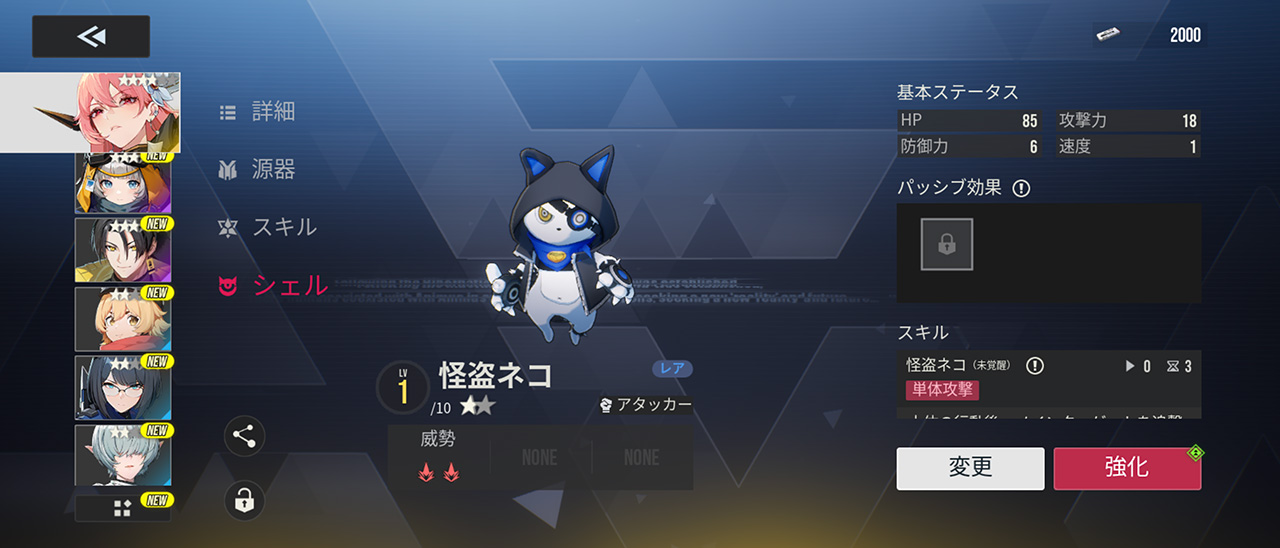Select the silver-haired elf character portrait

tap(123, 456)
